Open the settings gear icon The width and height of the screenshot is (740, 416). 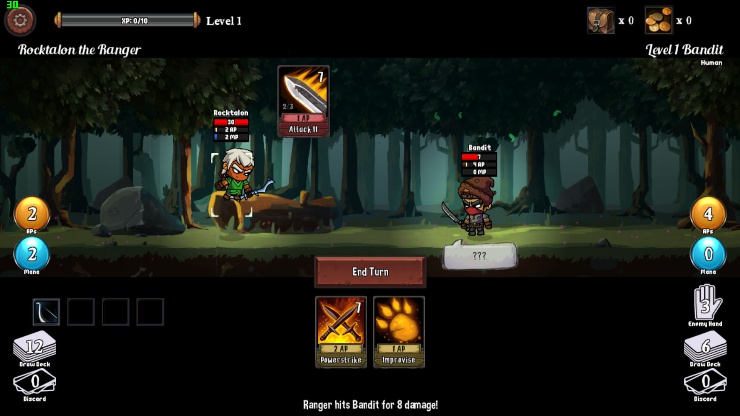tap(20, 19)
